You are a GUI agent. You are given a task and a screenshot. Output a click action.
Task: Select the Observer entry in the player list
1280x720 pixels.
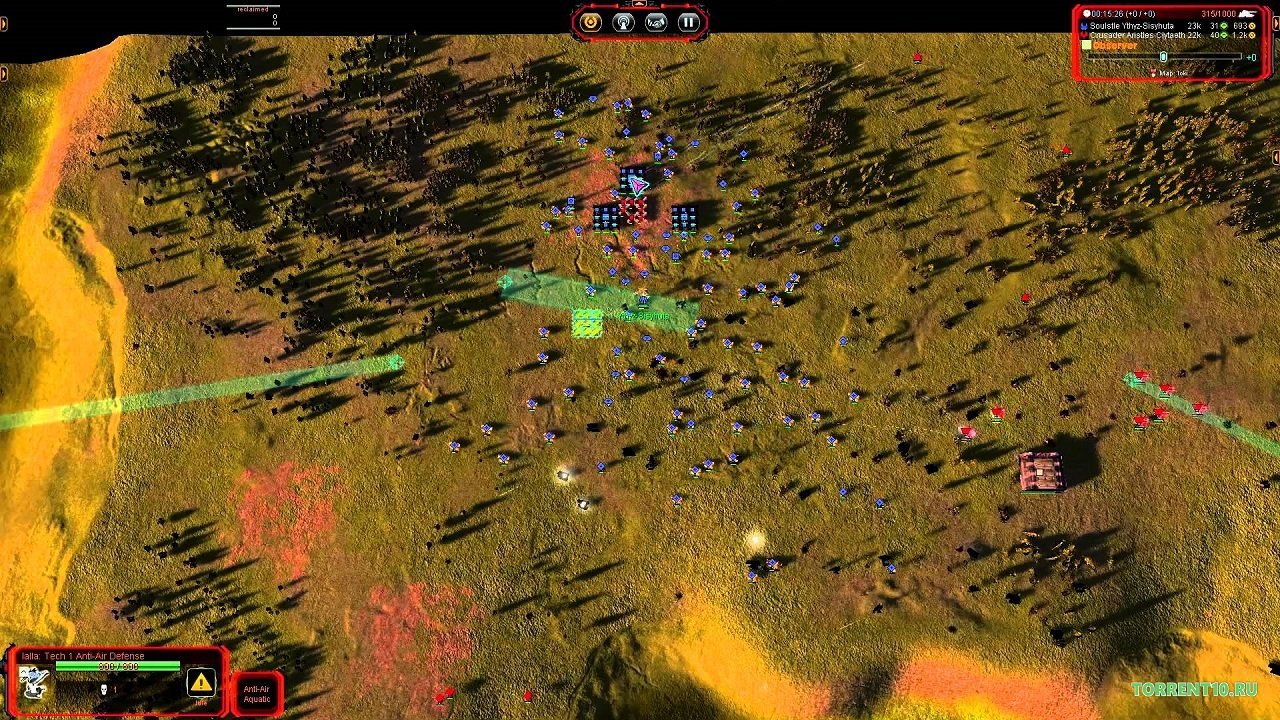coord(1114,45)
